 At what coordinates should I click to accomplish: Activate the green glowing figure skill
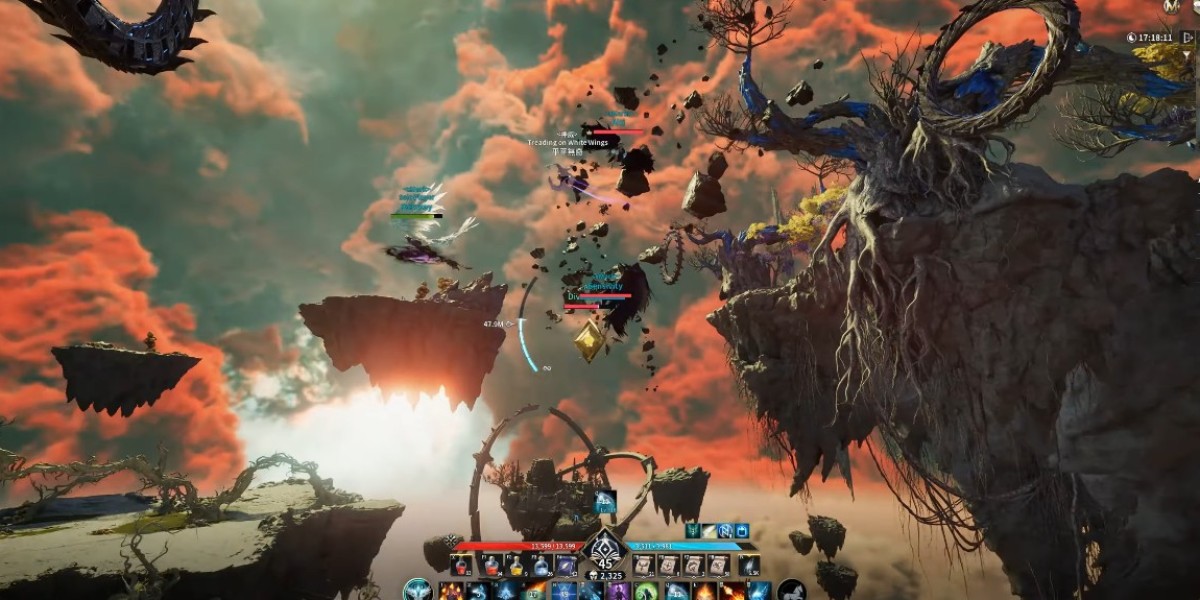coord(646,591)
